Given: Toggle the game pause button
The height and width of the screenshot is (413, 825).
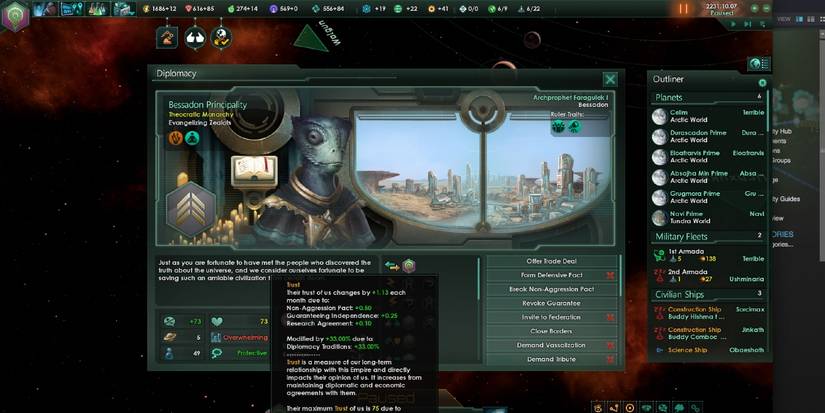Looking at the screenshot, I should [x=685, y=9].
